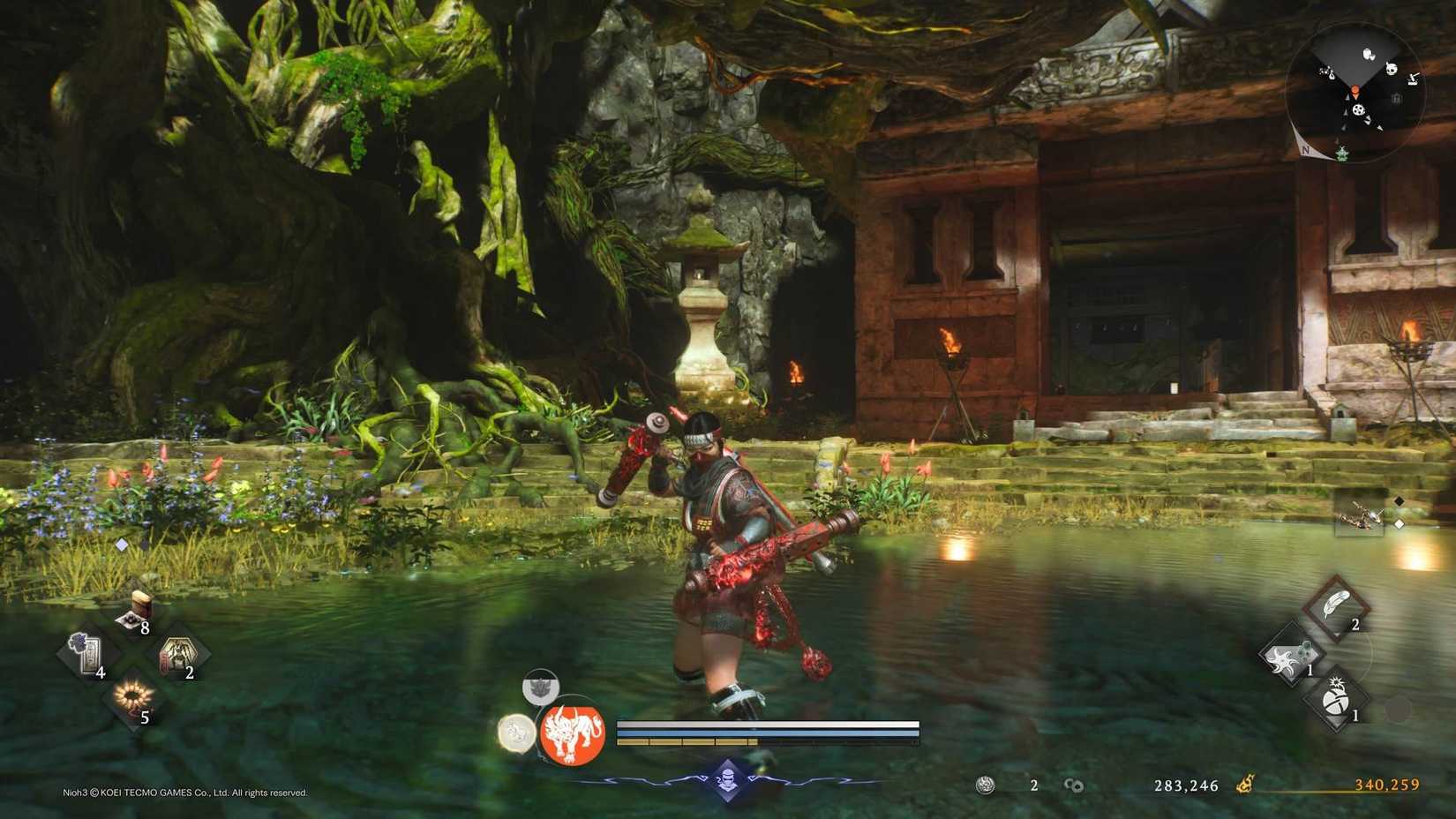Select the Talisman quick item with count 4
This screenshot has height=819, width=1456.
(x=89, y=655)
